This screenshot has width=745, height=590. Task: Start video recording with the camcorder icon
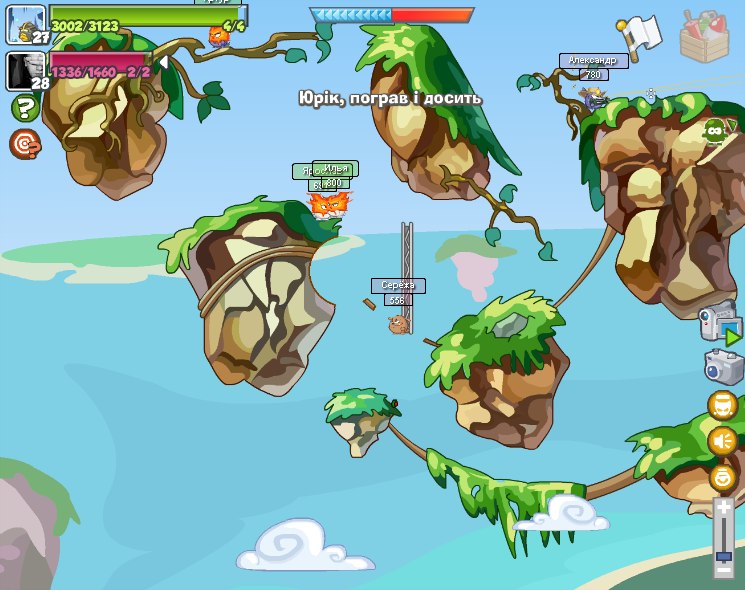(721, 326)
